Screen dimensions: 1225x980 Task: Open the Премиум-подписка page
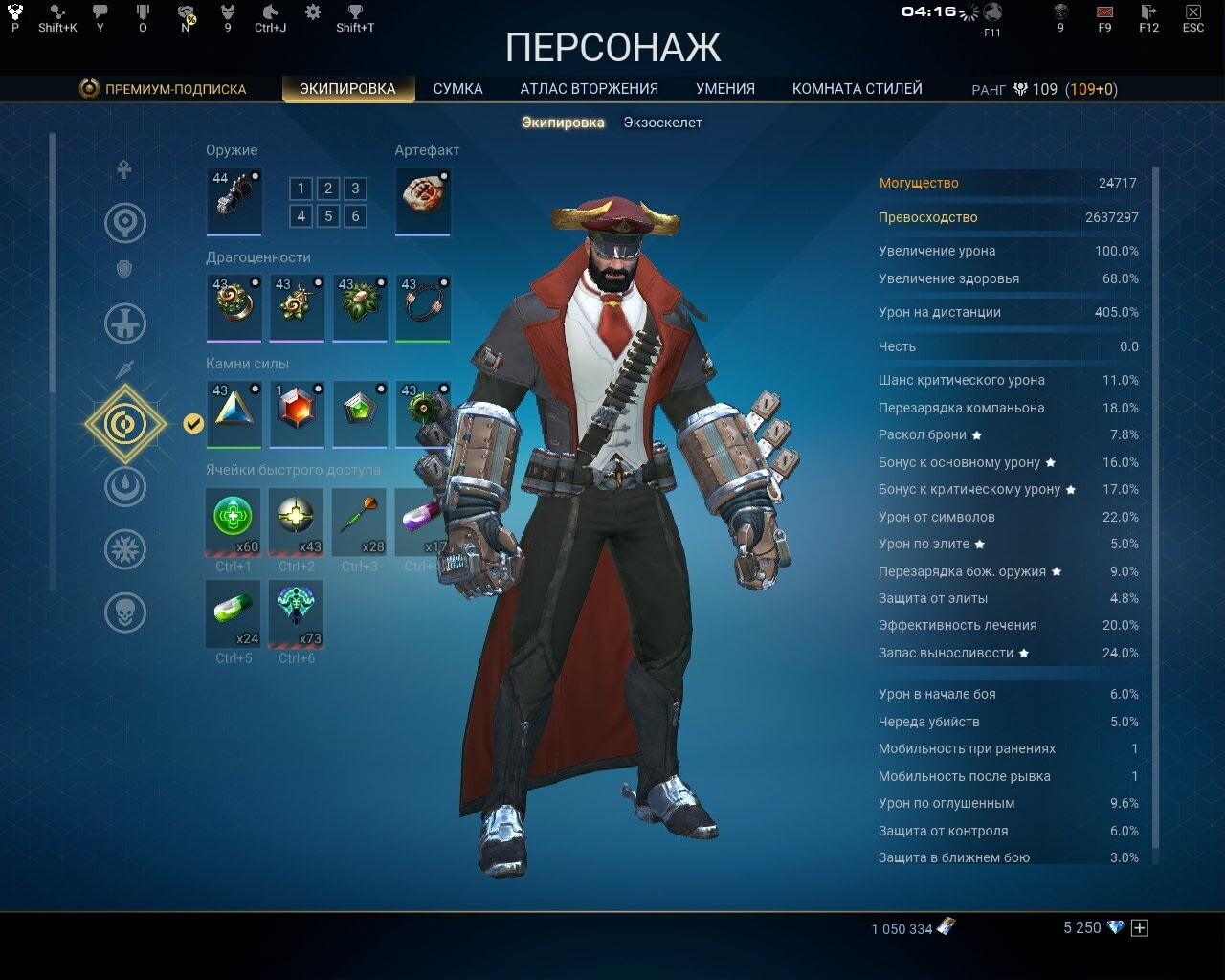[x=163, y=89]
